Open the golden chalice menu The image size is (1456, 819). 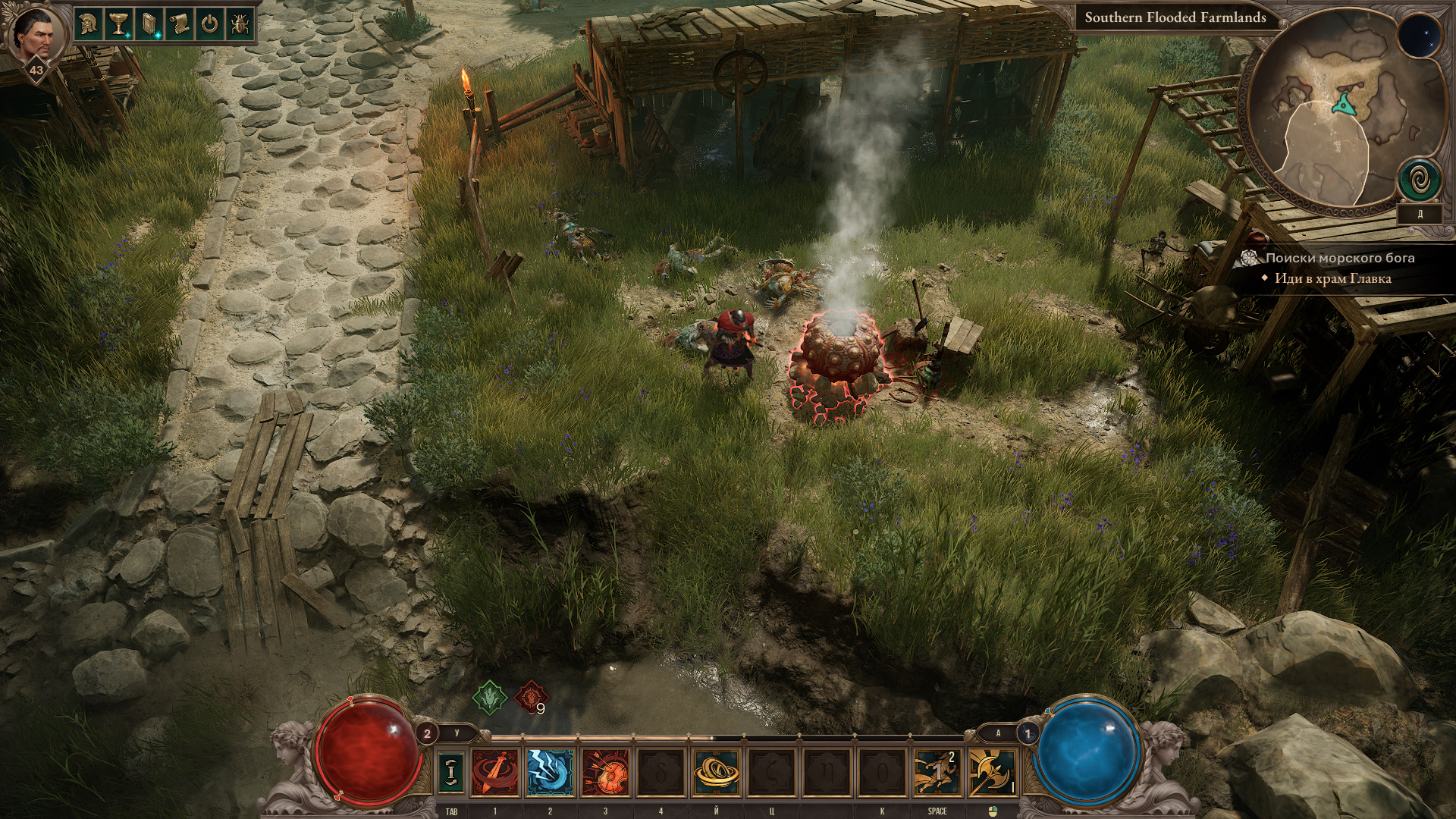pyautogui.click(x=119, y=24)
